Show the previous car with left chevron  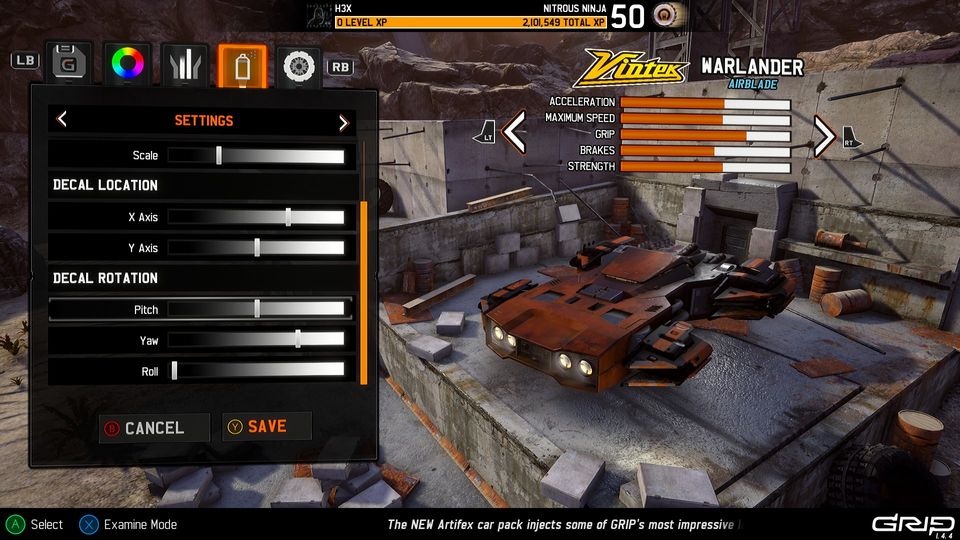514,132
